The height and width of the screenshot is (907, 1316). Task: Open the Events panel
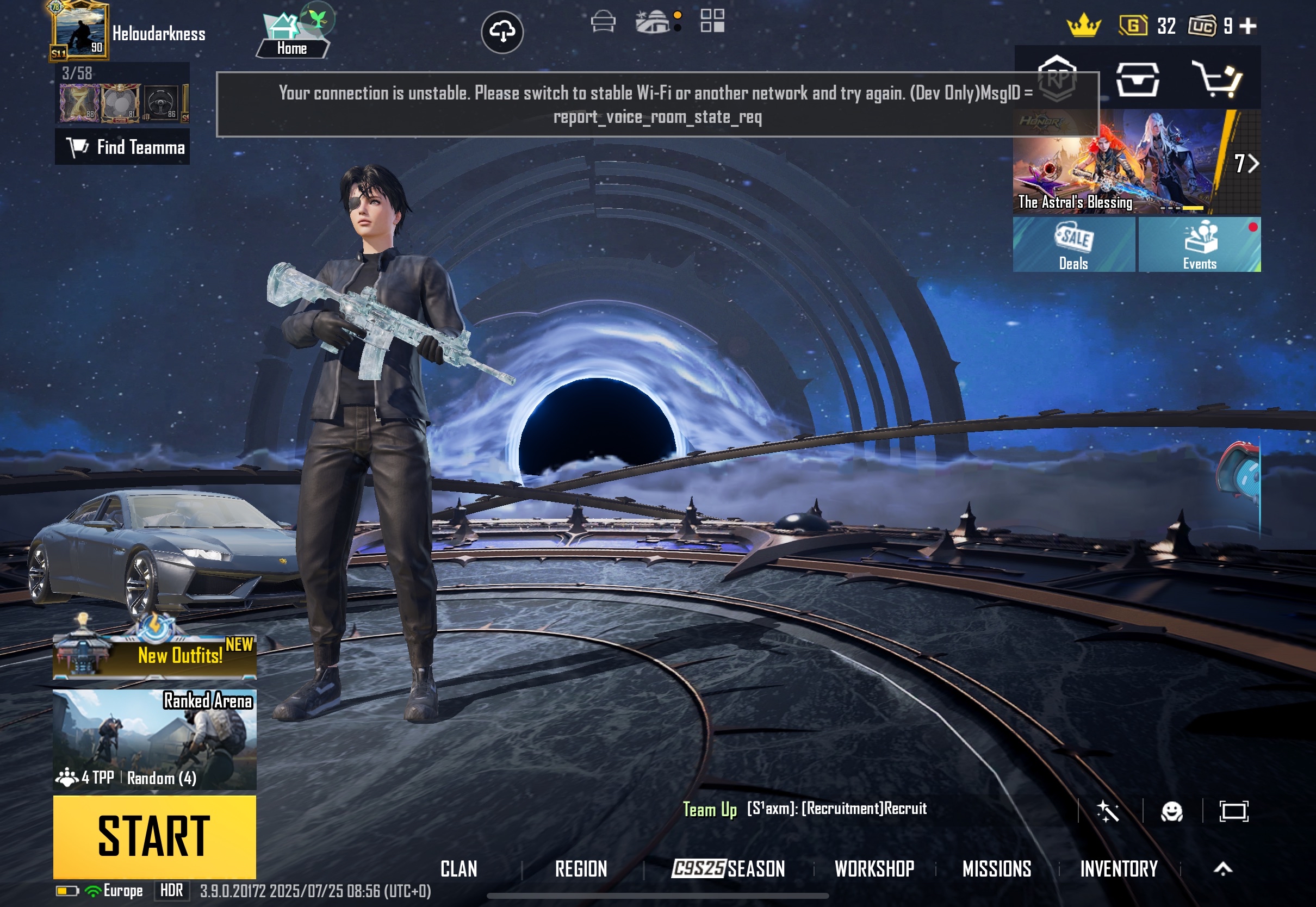[x=1199, y=245]
